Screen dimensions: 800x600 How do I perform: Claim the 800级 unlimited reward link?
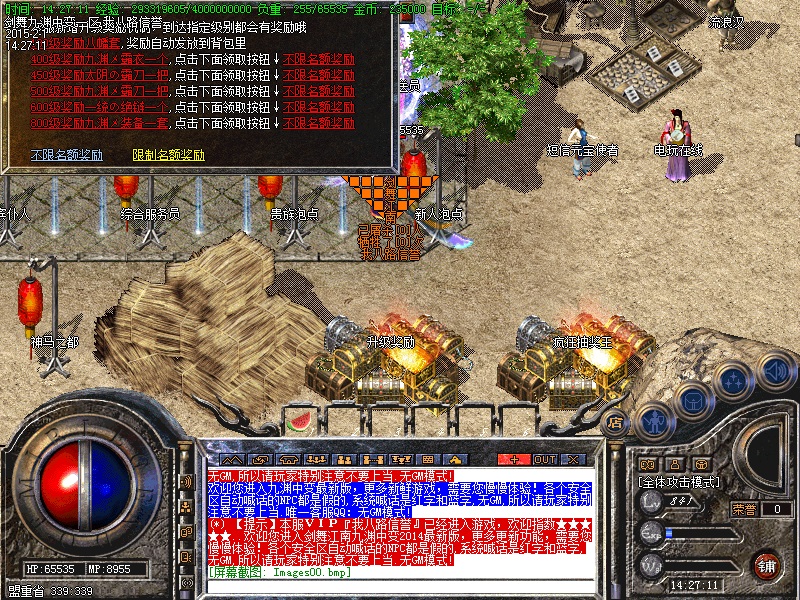[x=319, y=123]
